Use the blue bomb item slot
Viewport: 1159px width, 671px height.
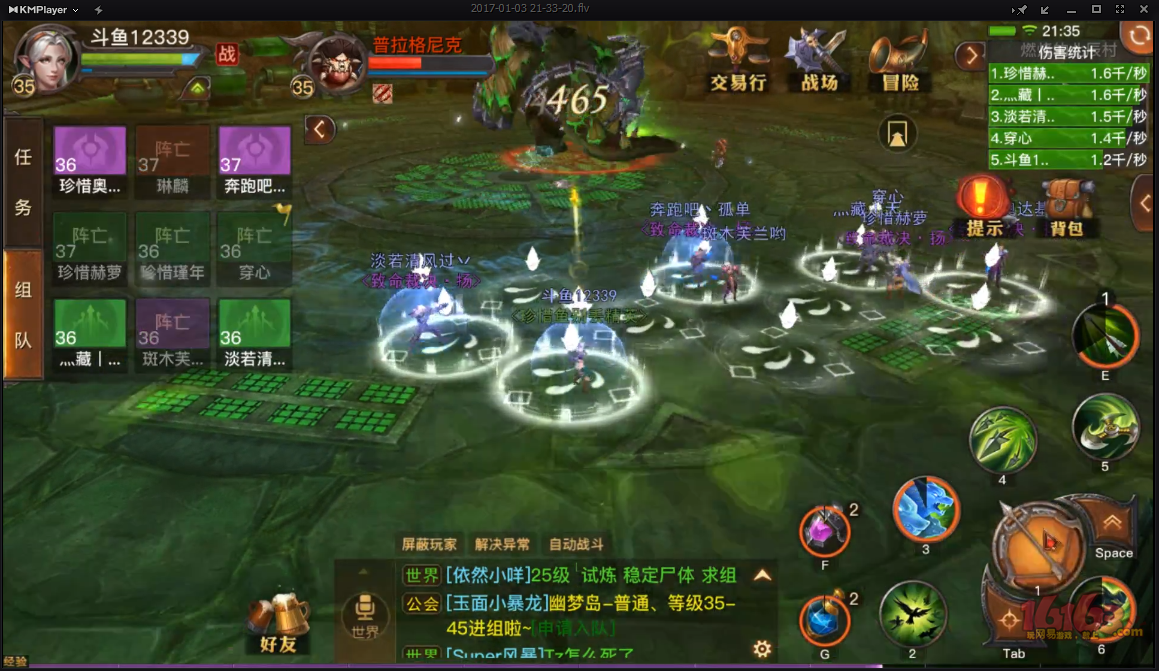825,620
